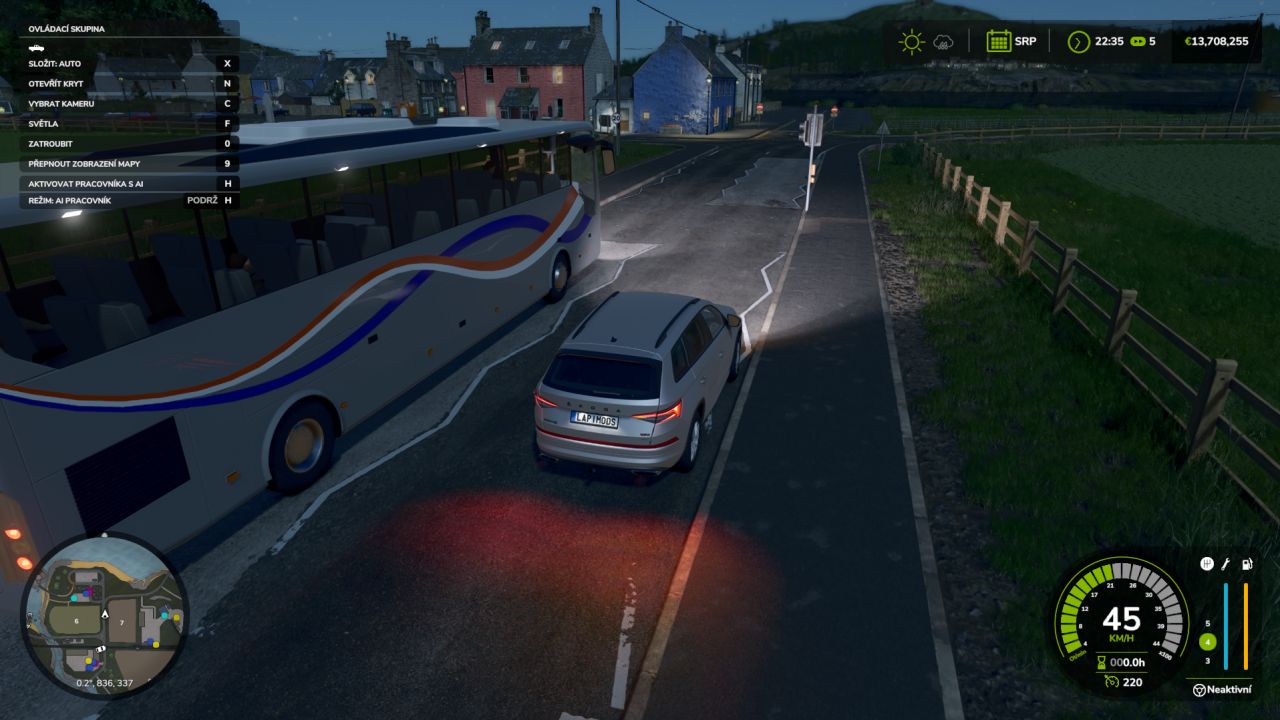Click the steering wheel Neaktivní icon
Image resolution: width=1280 pixels, height=720 pixels.
(1198, 689)
